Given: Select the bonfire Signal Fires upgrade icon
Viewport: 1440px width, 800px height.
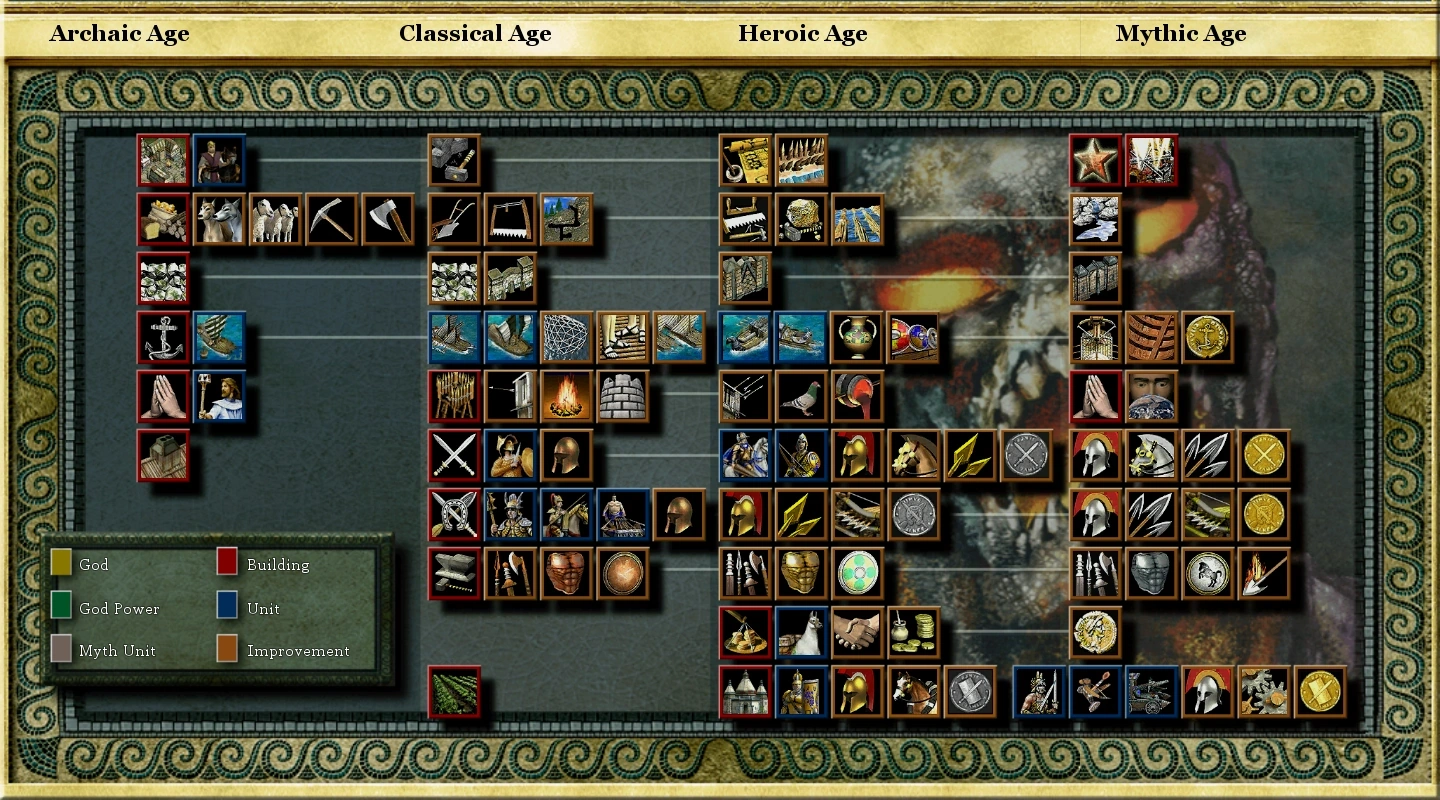Looking at the screenshot, I should [565, 394].
